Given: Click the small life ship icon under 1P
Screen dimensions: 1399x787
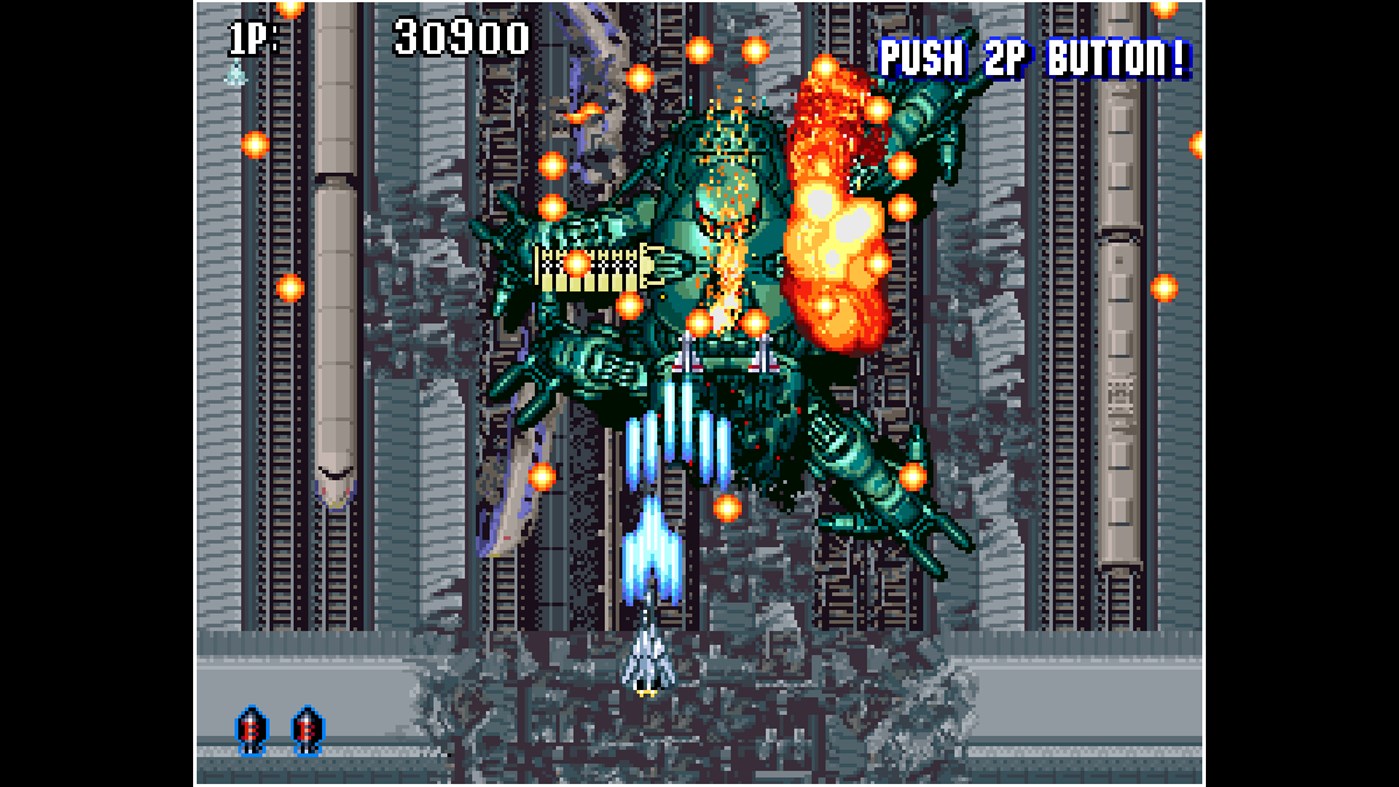Looking at the screenshot, I should tap(234, 73).
